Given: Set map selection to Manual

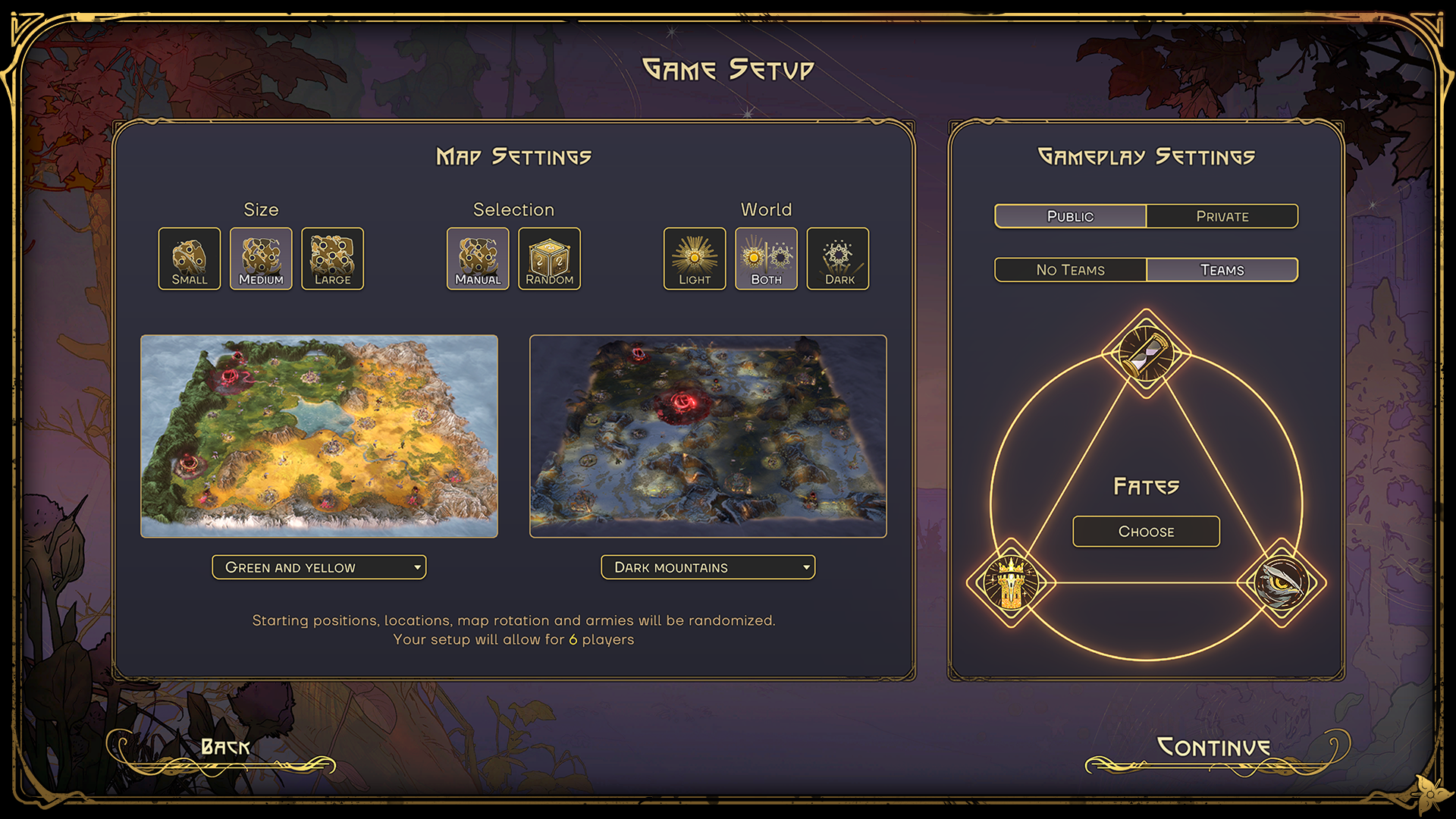Looking at the screenshot, I should [x=478, y=259].
